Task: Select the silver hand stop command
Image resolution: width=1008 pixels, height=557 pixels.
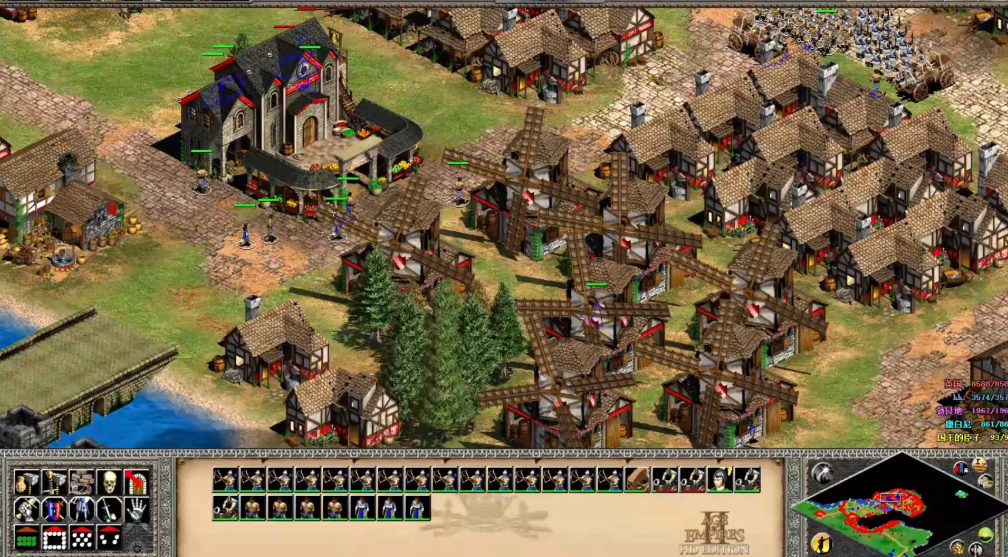Action: pos(136,510)
